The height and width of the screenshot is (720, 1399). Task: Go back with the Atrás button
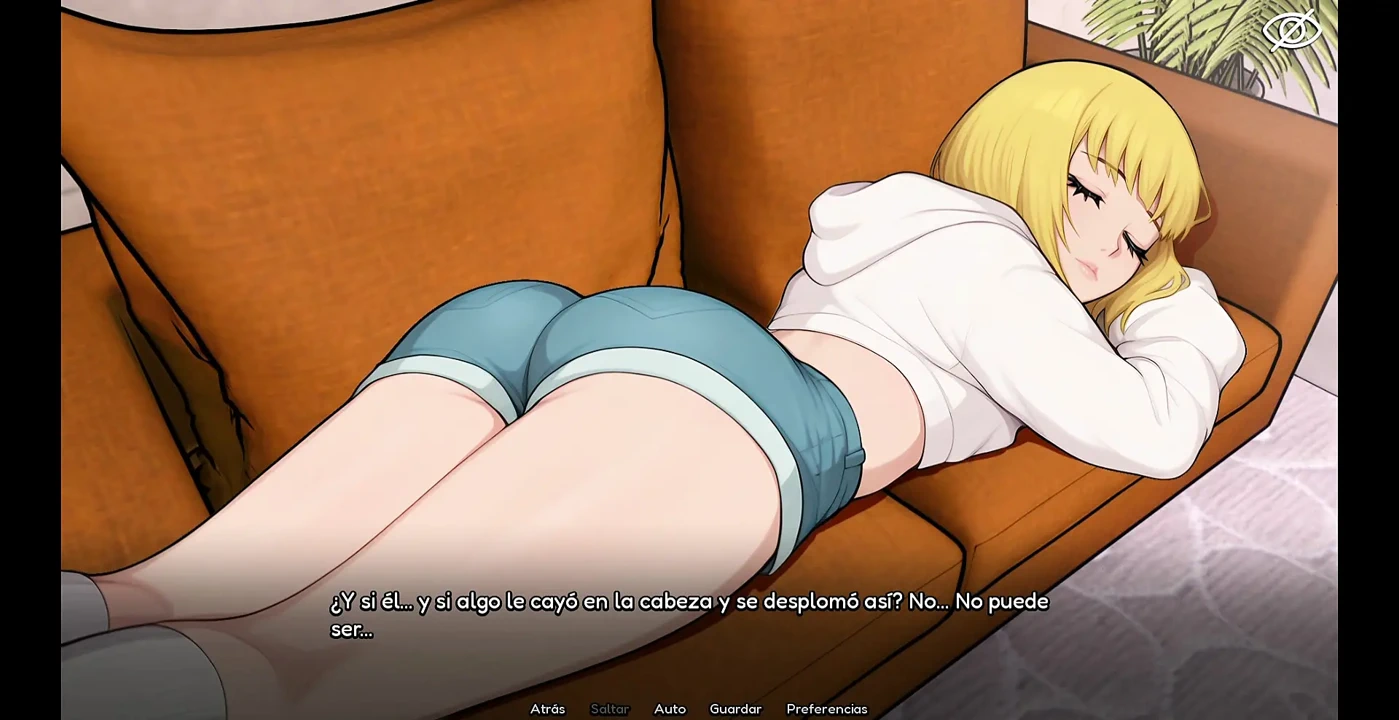click(547, 709)
